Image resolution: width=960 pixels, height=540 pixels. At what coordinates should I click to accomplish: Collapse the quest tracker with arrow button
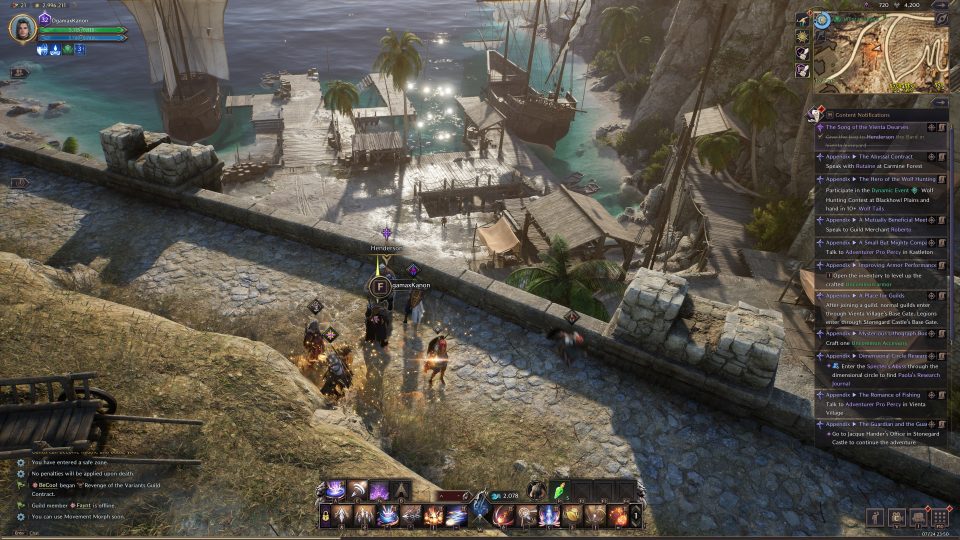tap(939, 101)
